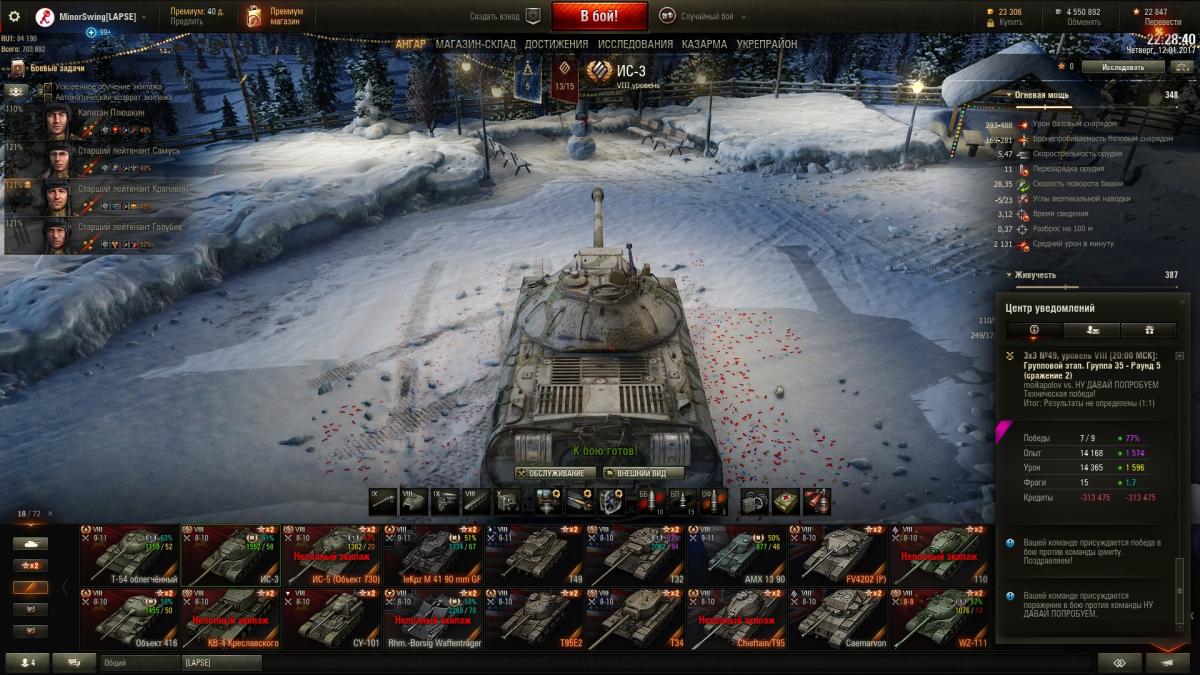
Task: Go to the ИССЛЕДОВАНИЯ tab
Action: (635, 44)
